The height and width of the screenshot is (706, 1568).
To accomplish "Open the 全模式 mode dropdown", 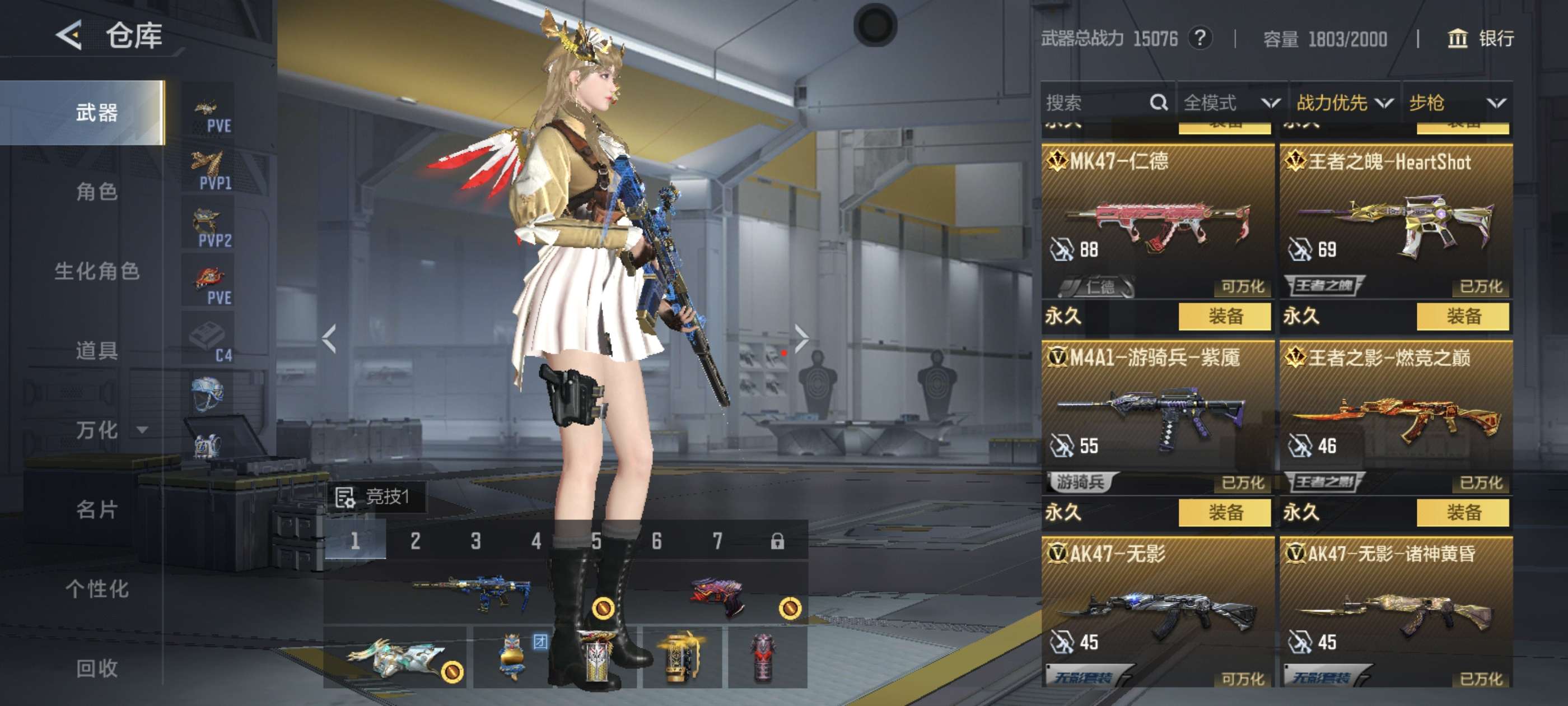I will point(1231,103).
